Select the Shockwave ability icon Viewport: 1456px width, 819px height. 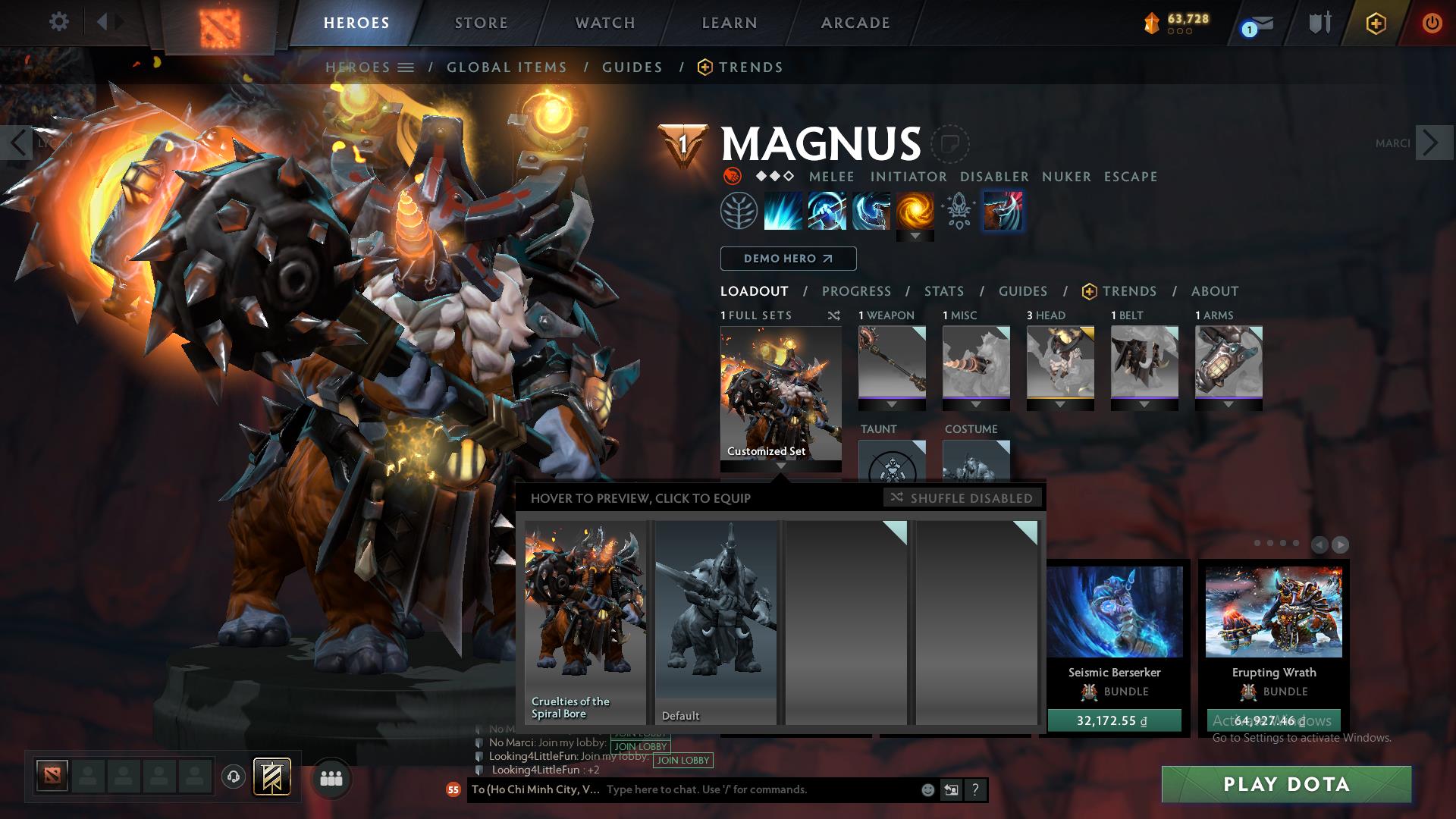[x=782, y=211]
